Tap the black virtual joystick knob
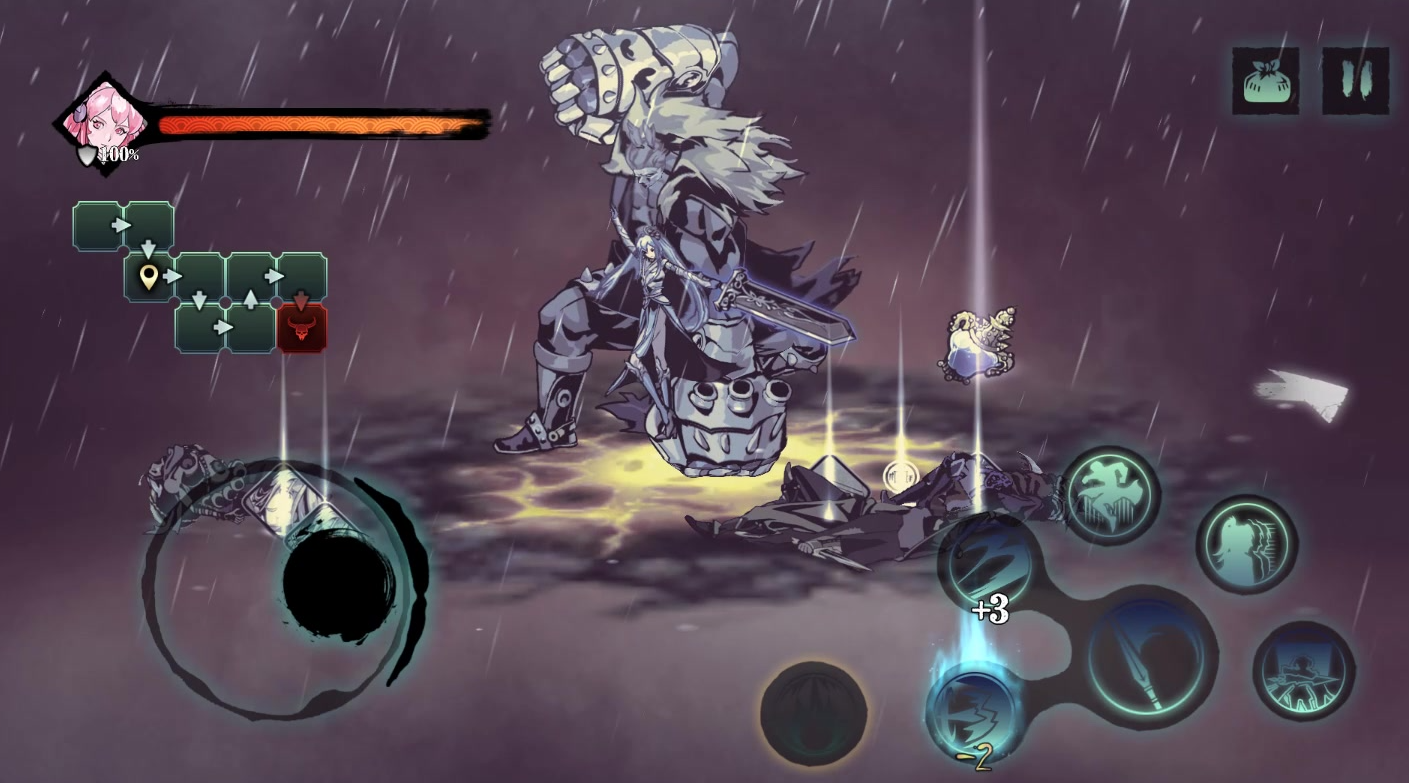 (x=339, y=584)
